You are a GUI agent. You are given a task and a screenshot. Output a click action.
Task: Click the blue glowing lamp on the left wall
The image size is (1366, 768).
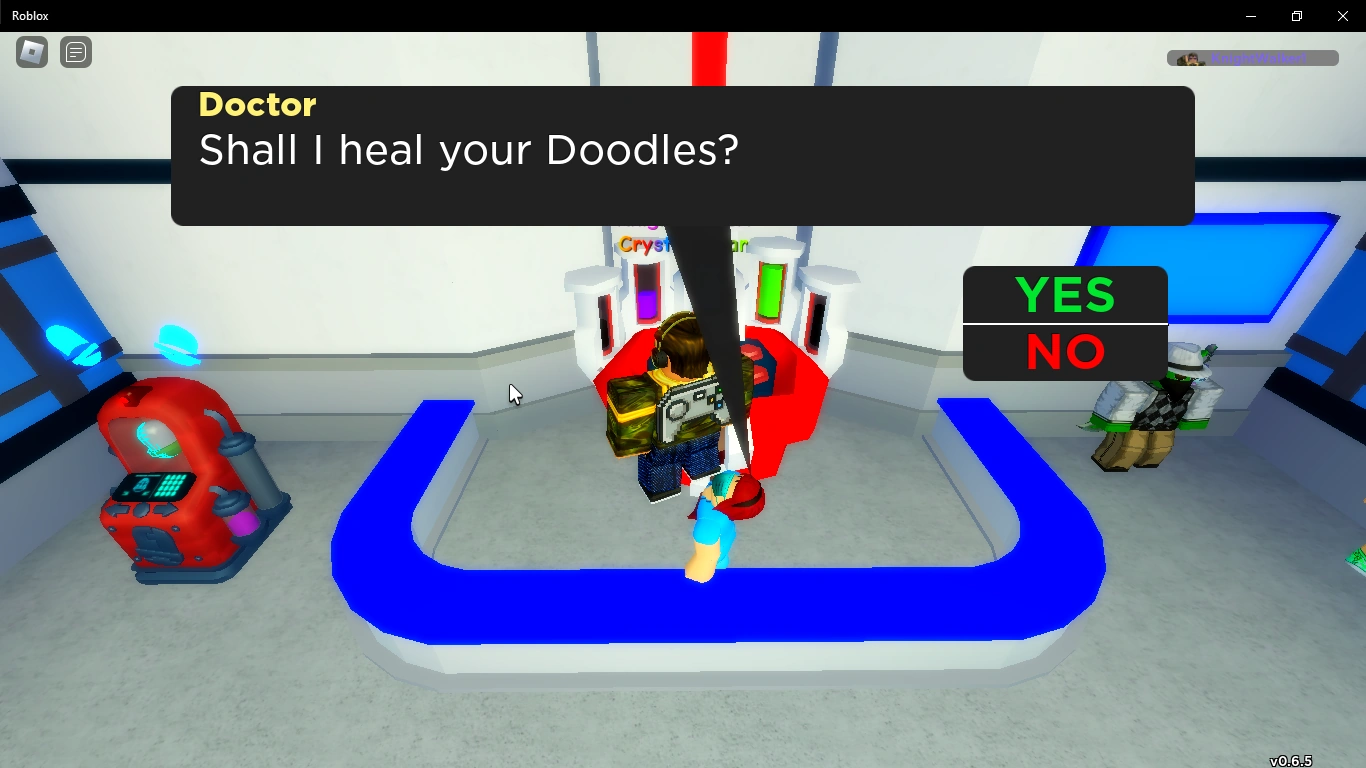(x=73, y=344)
